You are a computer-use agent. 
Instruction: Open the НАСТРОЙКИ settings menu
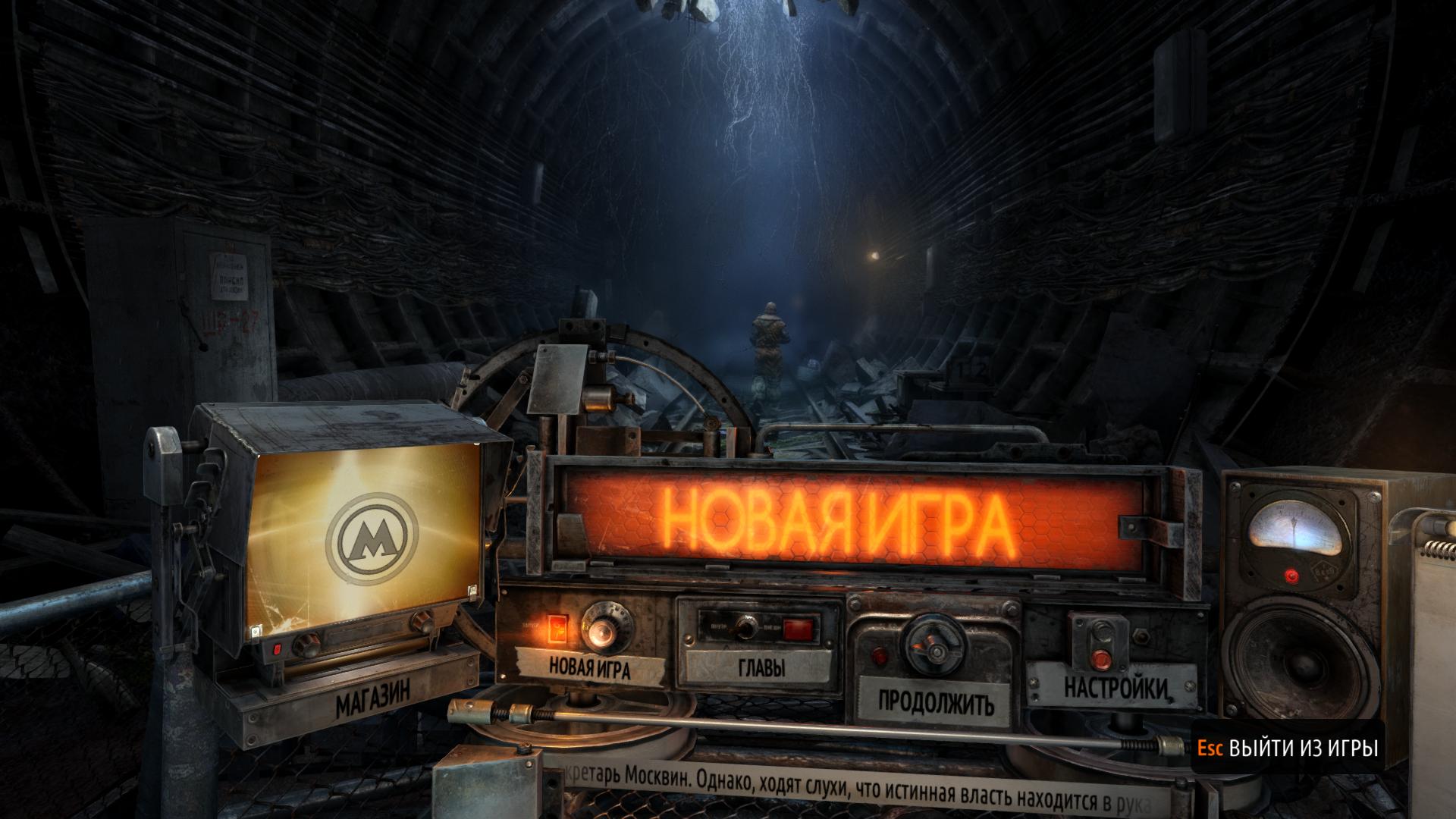click(1114, 687)
